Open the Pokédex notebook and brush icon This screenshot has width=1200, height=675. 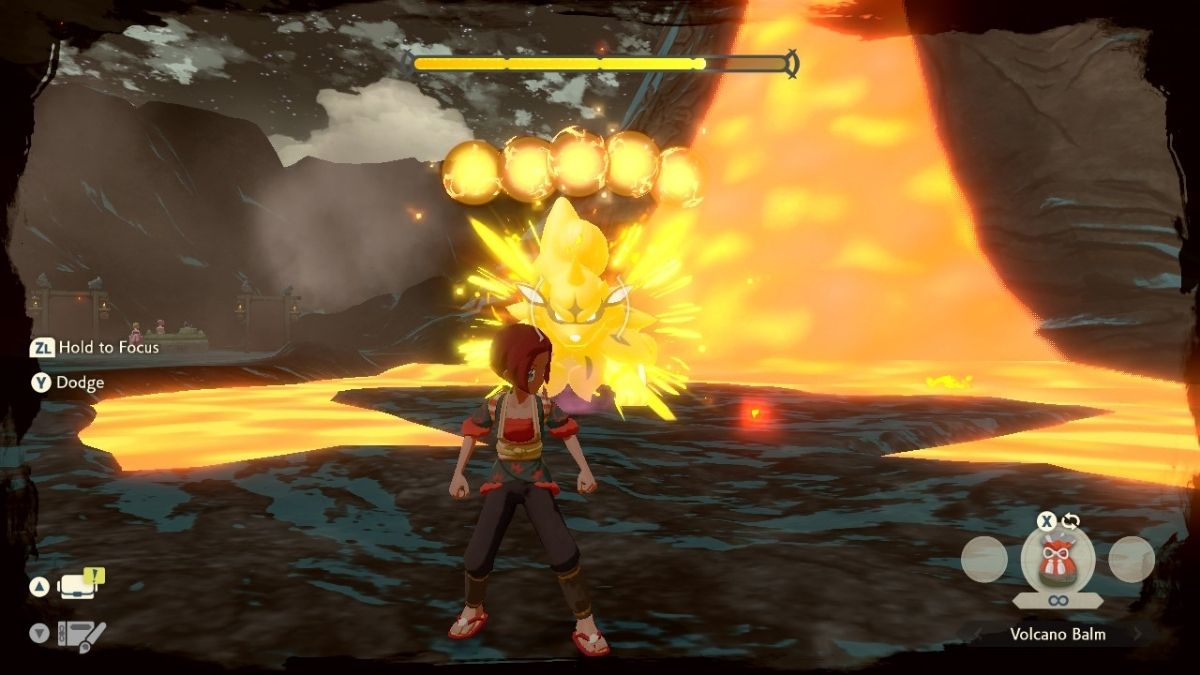pos(81,633)
